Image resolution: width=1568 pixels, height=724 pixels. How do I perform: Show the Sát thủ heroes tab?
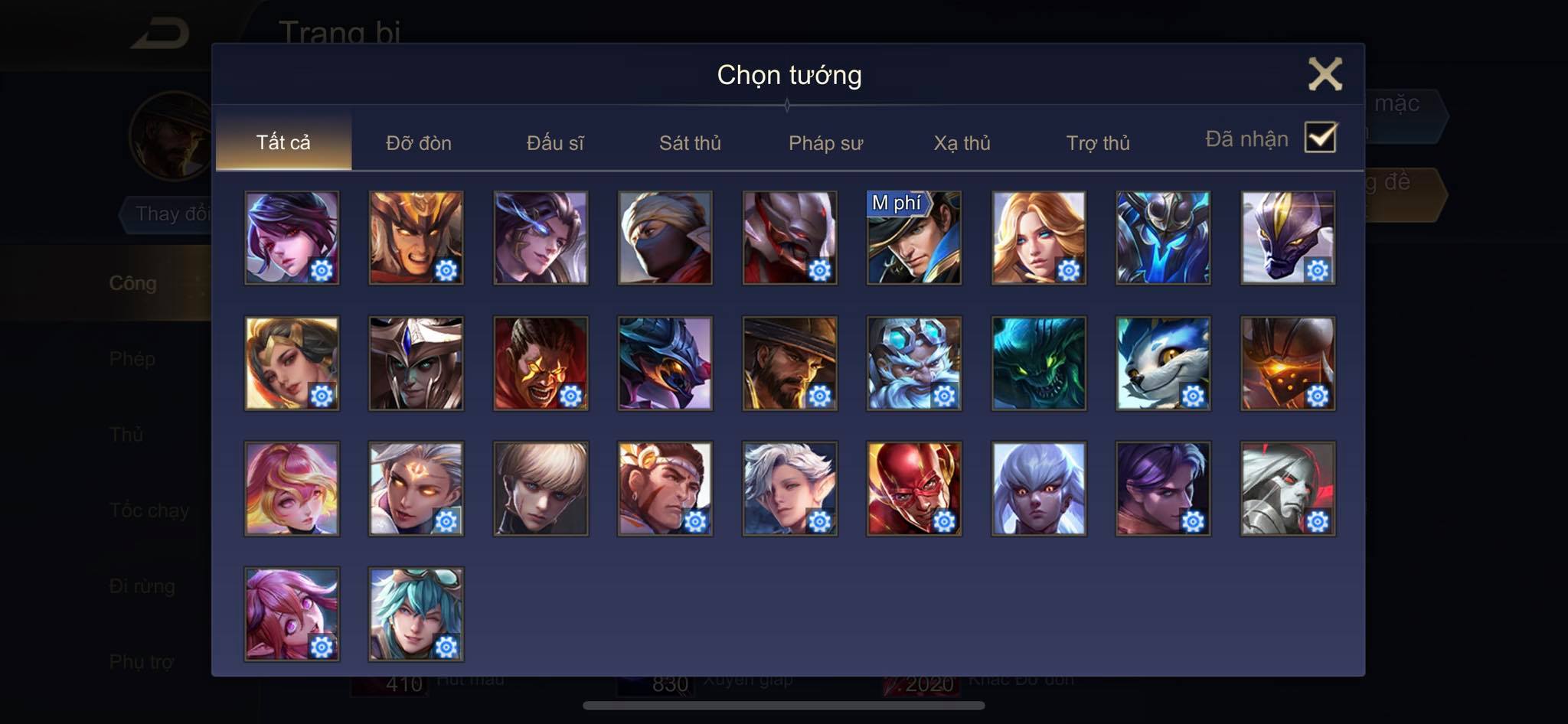690,143
